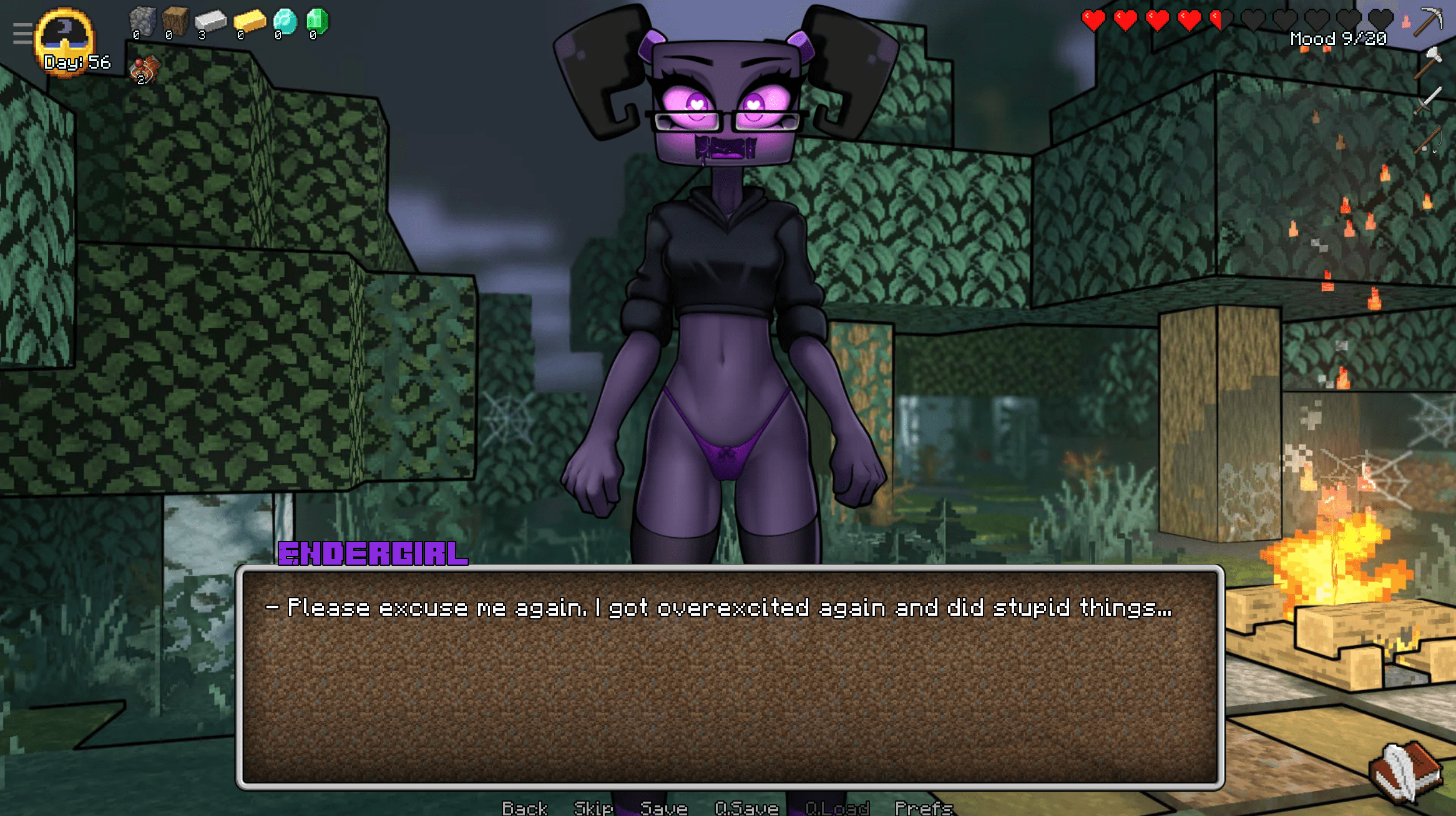
Task: Click the cobblestone resource icon
Action: [x=142, y=21]
